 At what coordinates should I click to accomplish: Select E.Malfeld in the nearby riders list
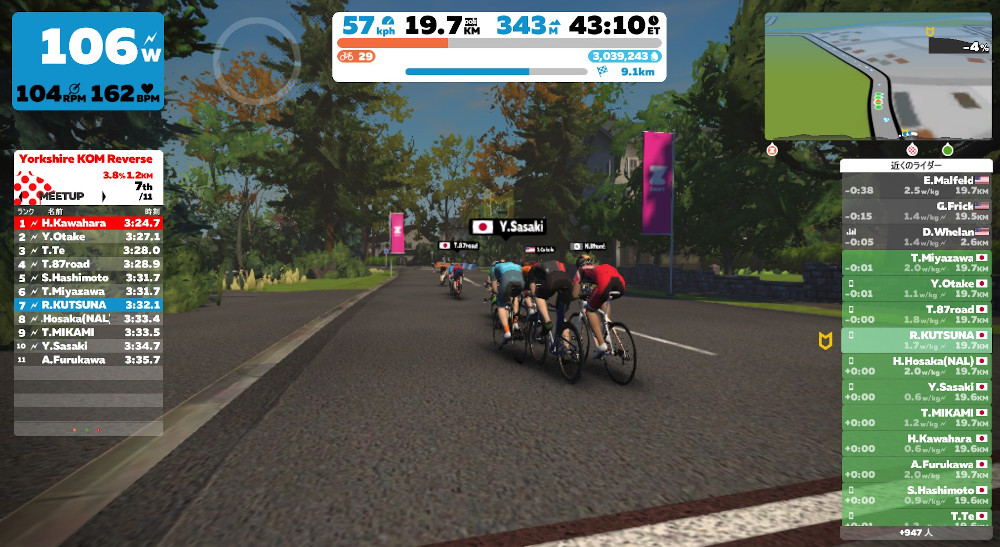pos(915,185)
